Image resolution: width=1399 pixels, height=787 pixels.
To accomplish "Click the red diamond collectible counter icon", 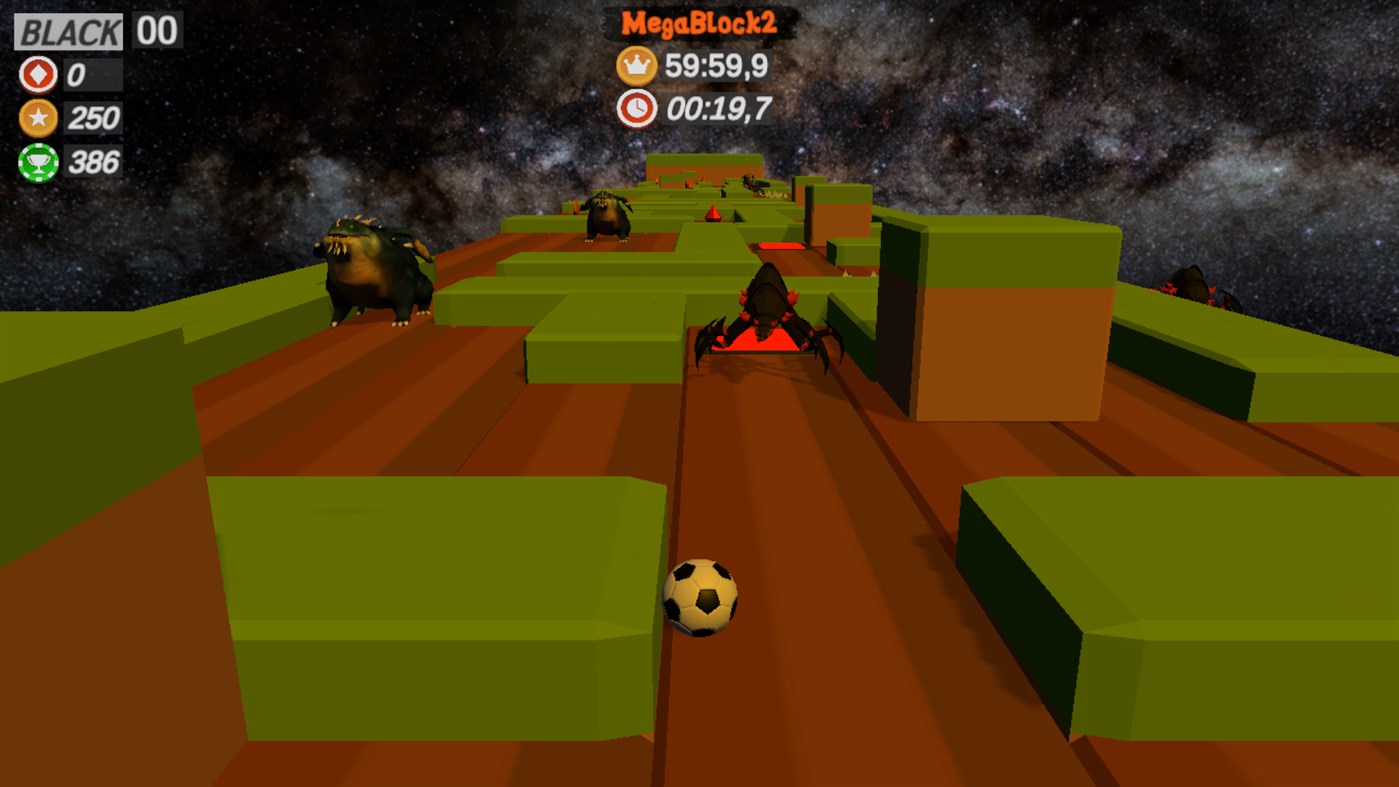I will coord(37,74).
